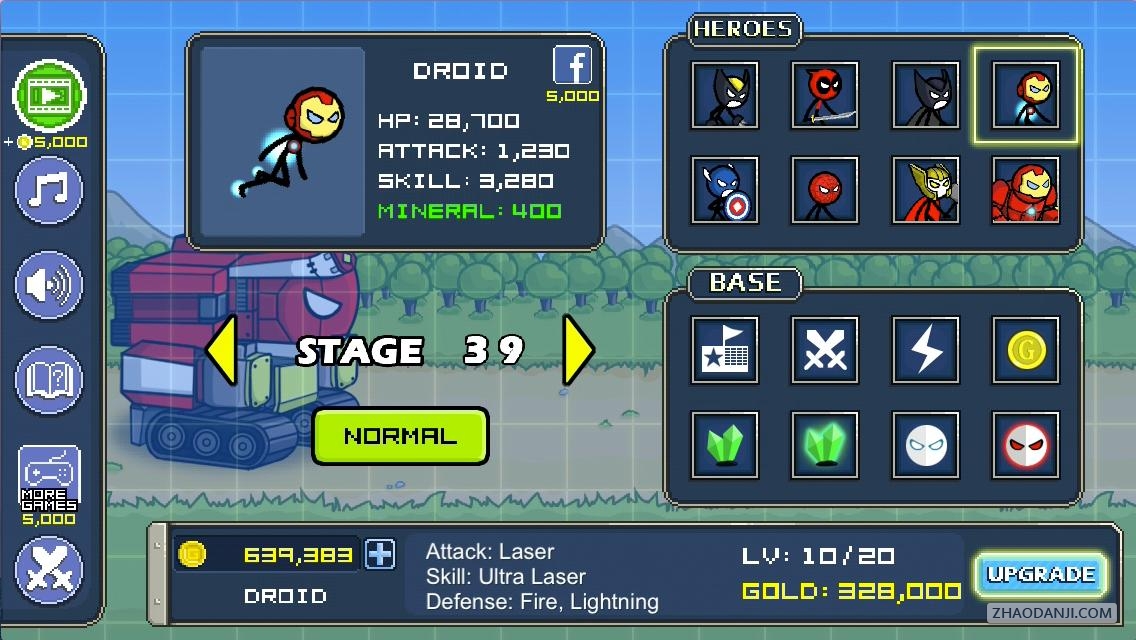Pick the Captain America shield hero
1136x640 pixels.
tap(724, 188)
